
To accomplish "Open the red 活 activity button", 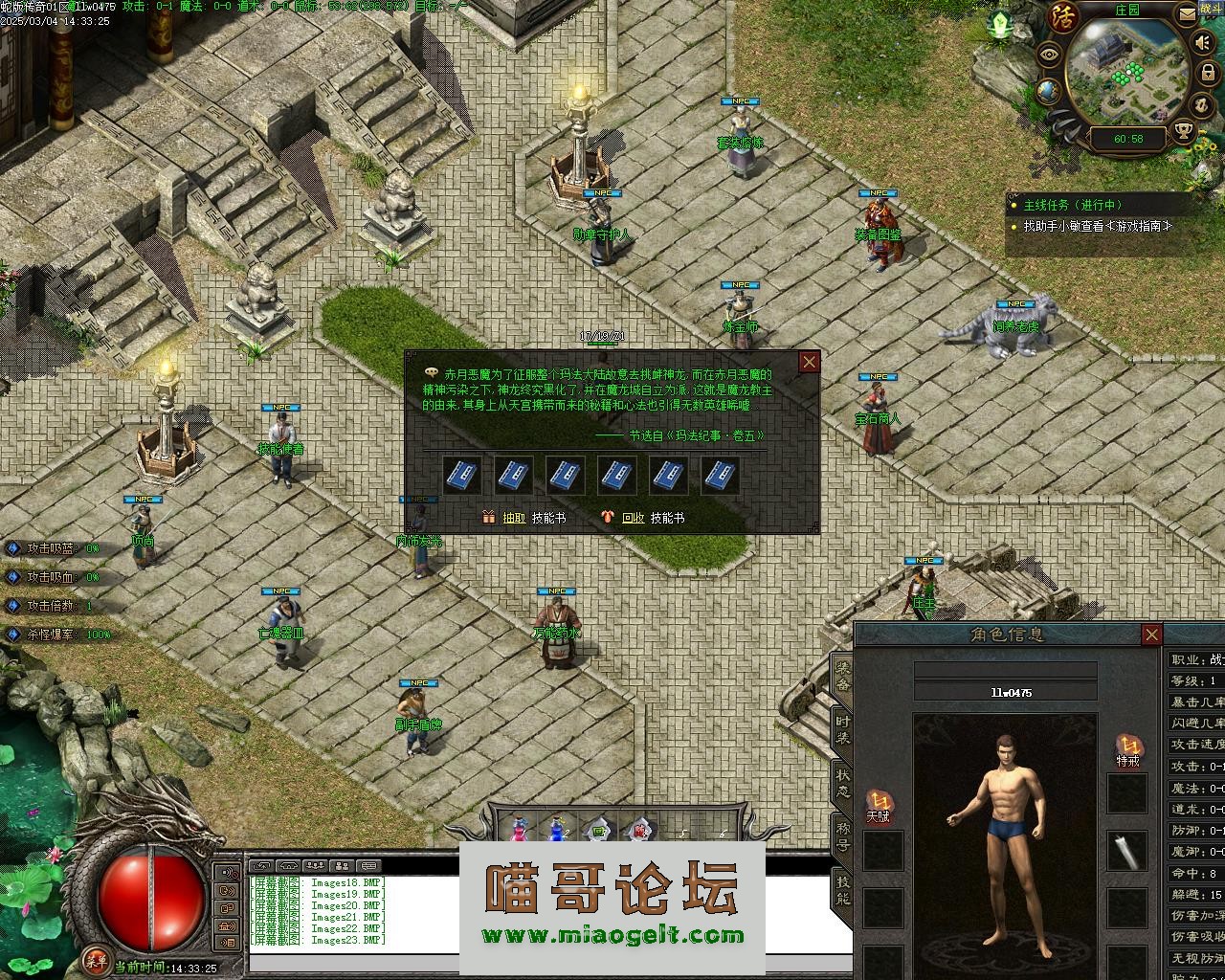I will 1064,16.
